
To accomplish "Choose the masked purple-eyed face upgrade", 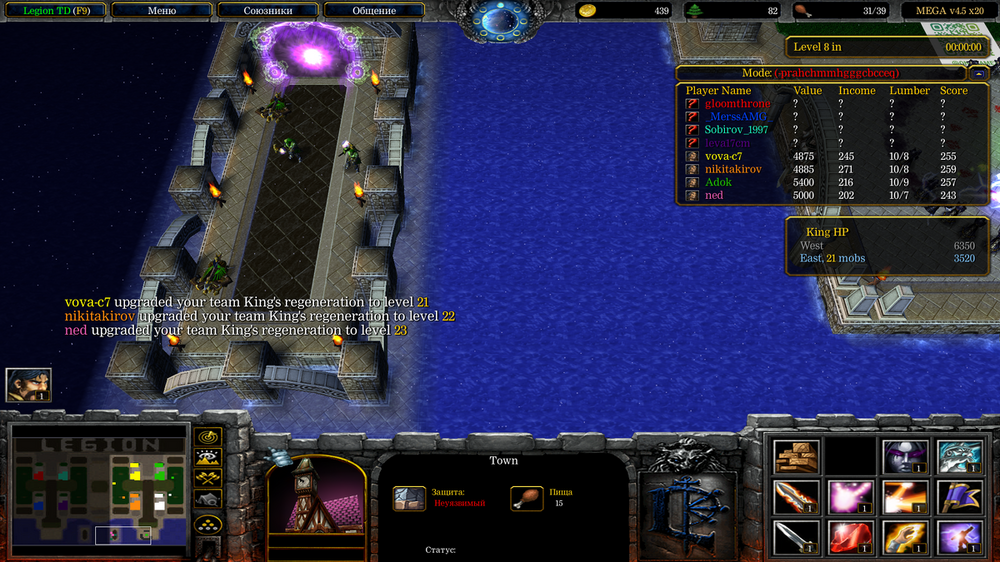I will [906, 457].
